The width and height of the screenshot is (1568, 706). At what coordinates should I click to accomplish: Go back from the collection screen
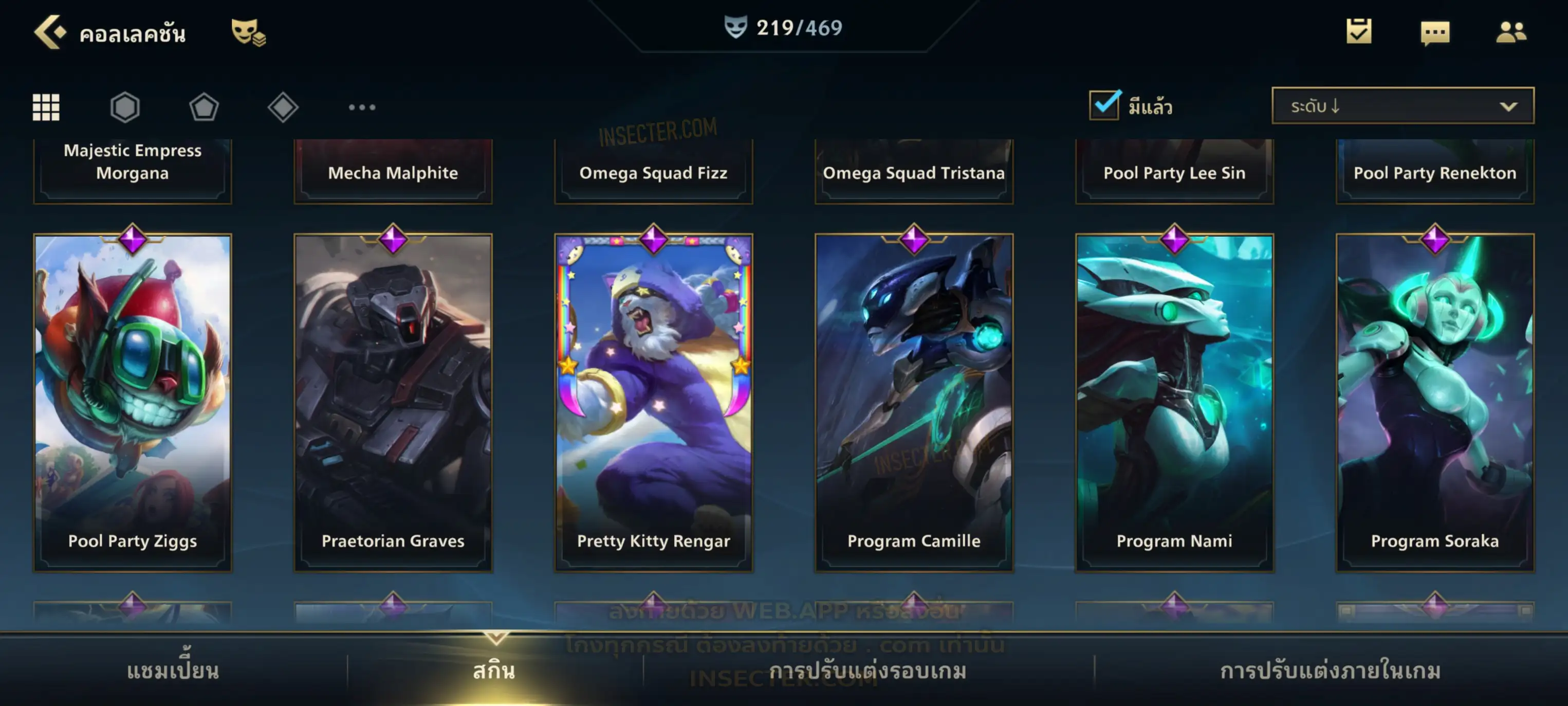[x=50, y=32]
